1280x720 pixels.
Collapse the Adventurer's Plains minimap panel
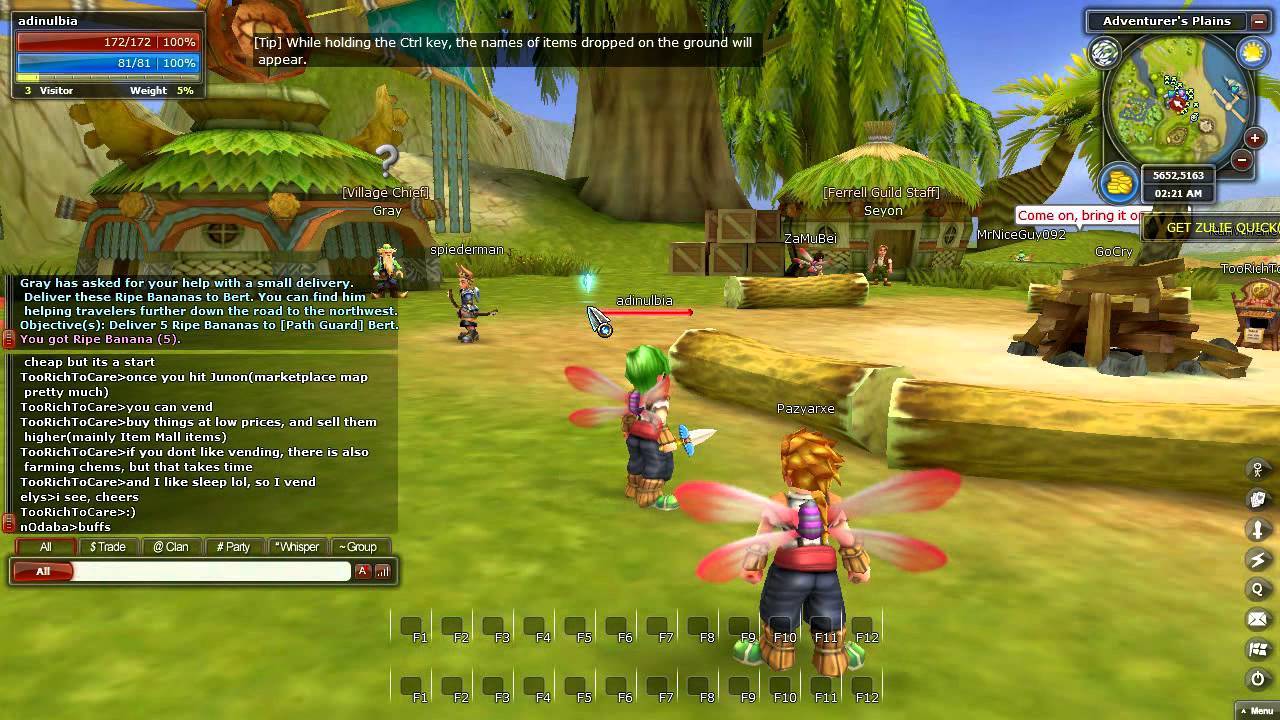pyautogui.click(x=1259, y=22)
